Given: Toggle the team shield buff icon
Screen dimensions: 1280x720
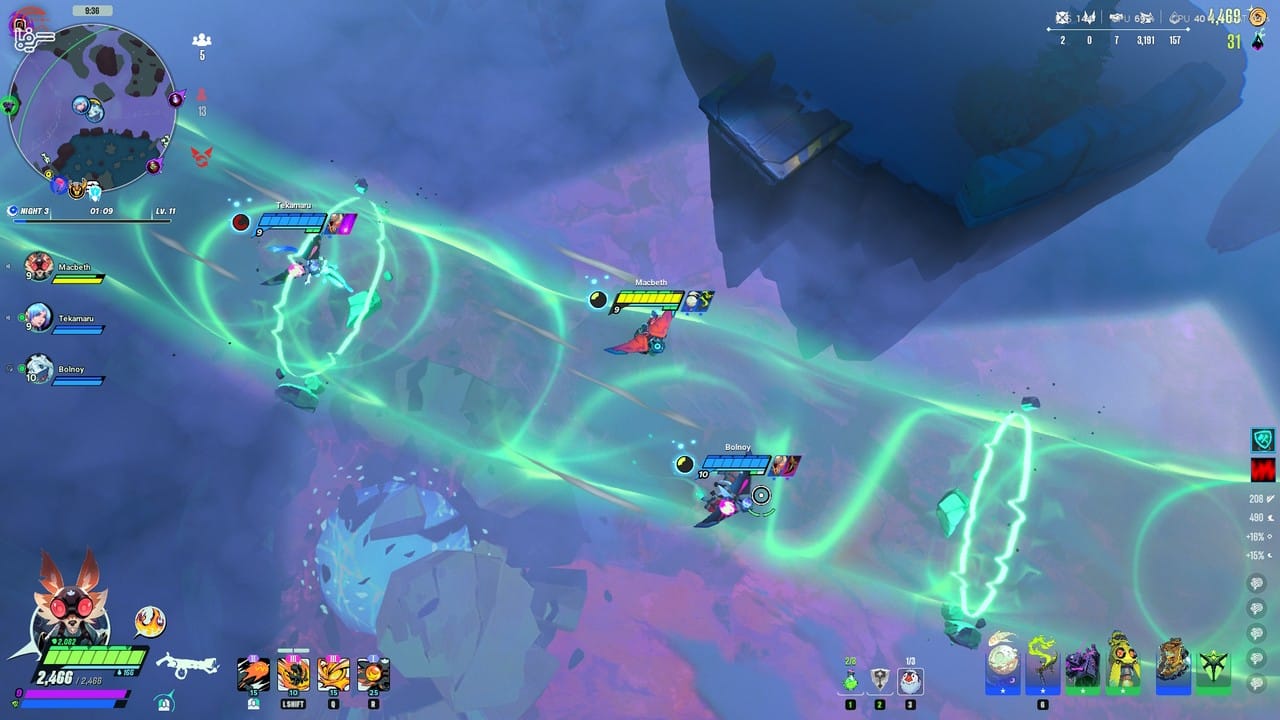Looking at the screenshot, I should [1264, 439].
